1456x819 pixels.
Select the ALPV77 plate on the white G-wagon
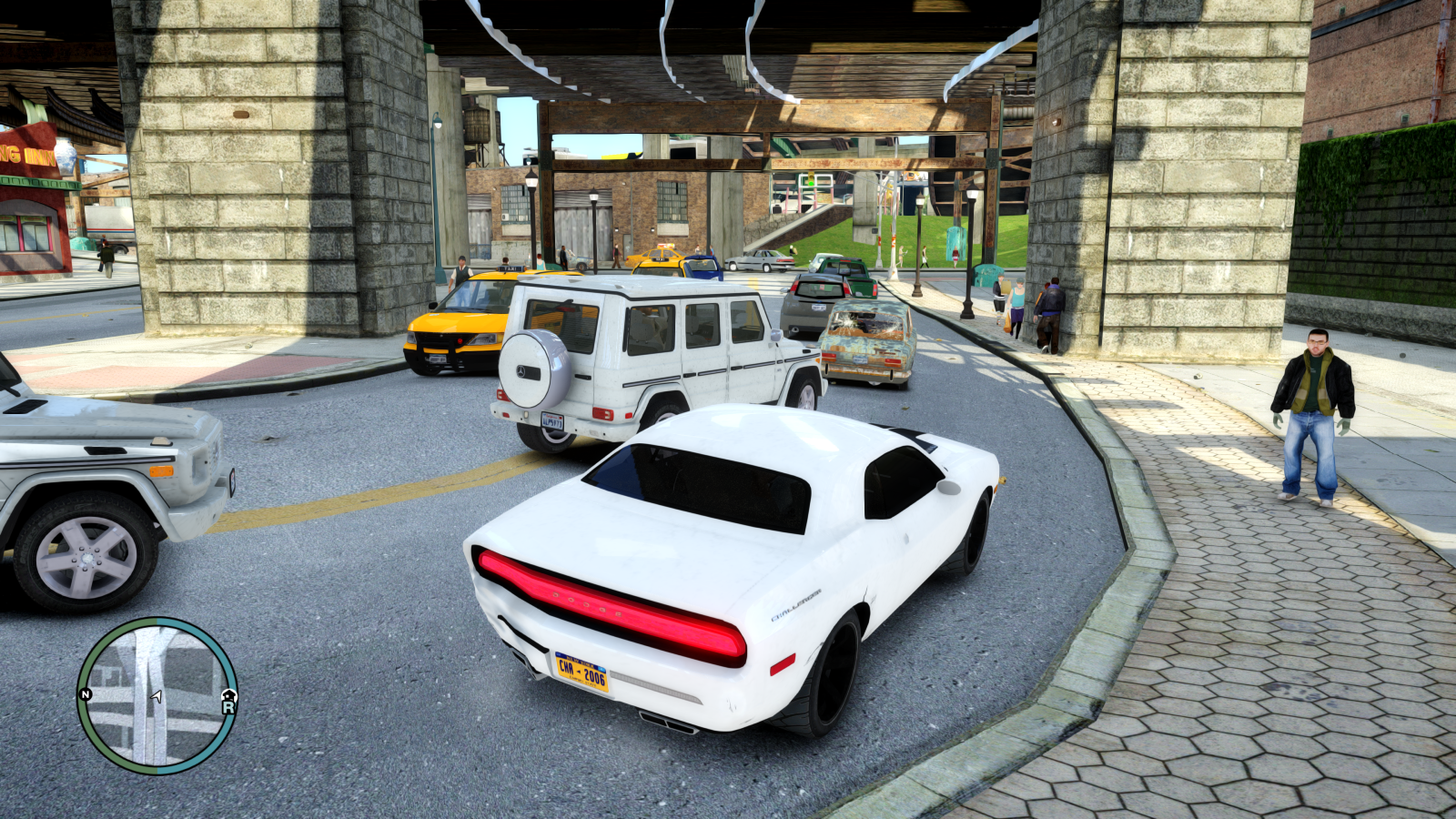(x=554, y=420)
